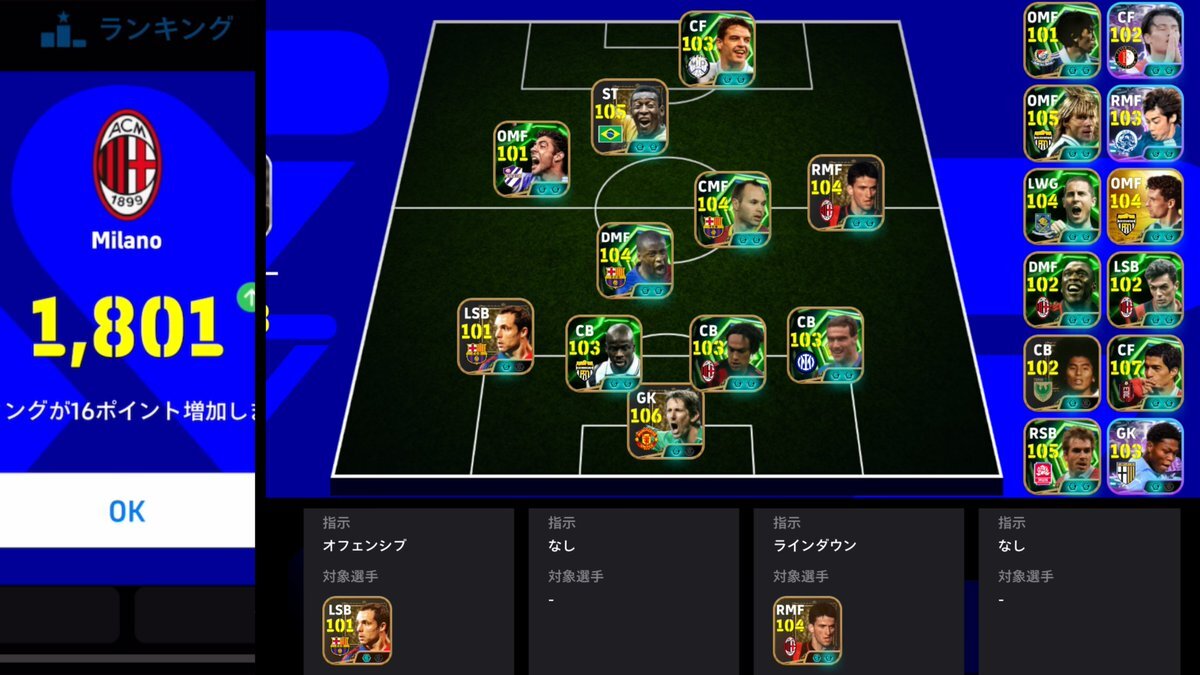Pick the 101 OMF card on the pitch
The image size is (1200, 675).
coord(531,159)
